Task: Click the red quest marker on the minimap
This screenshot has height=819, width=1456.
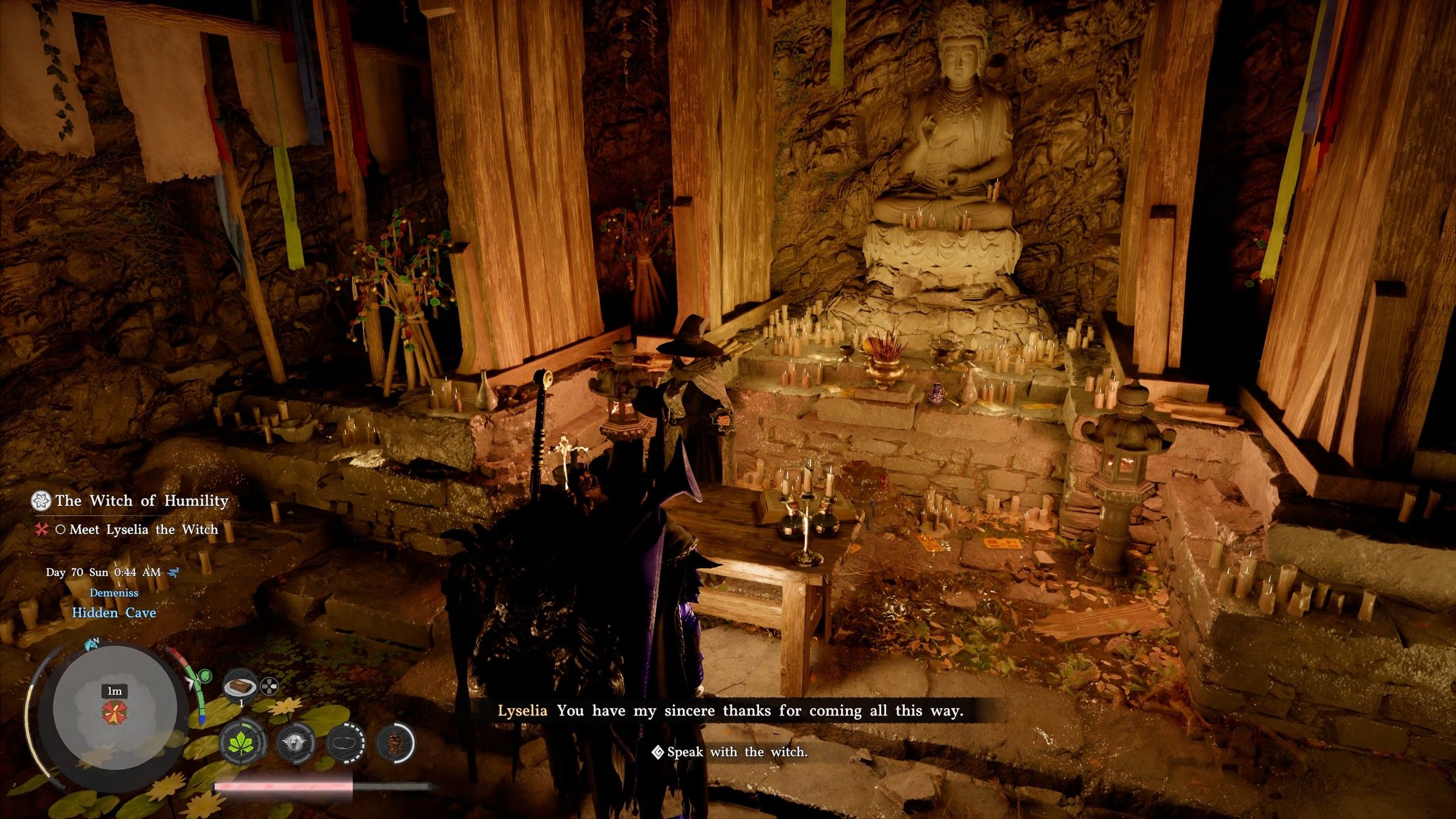Action: pos(110,713)
